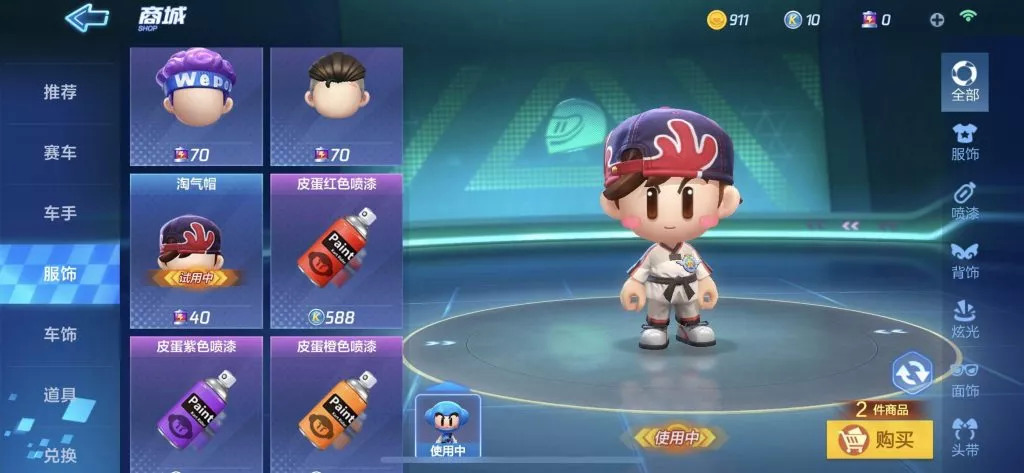Choose the 皮蛋红色喷漆 spray paint
1024x473 pixels.
tap(336, 250)
